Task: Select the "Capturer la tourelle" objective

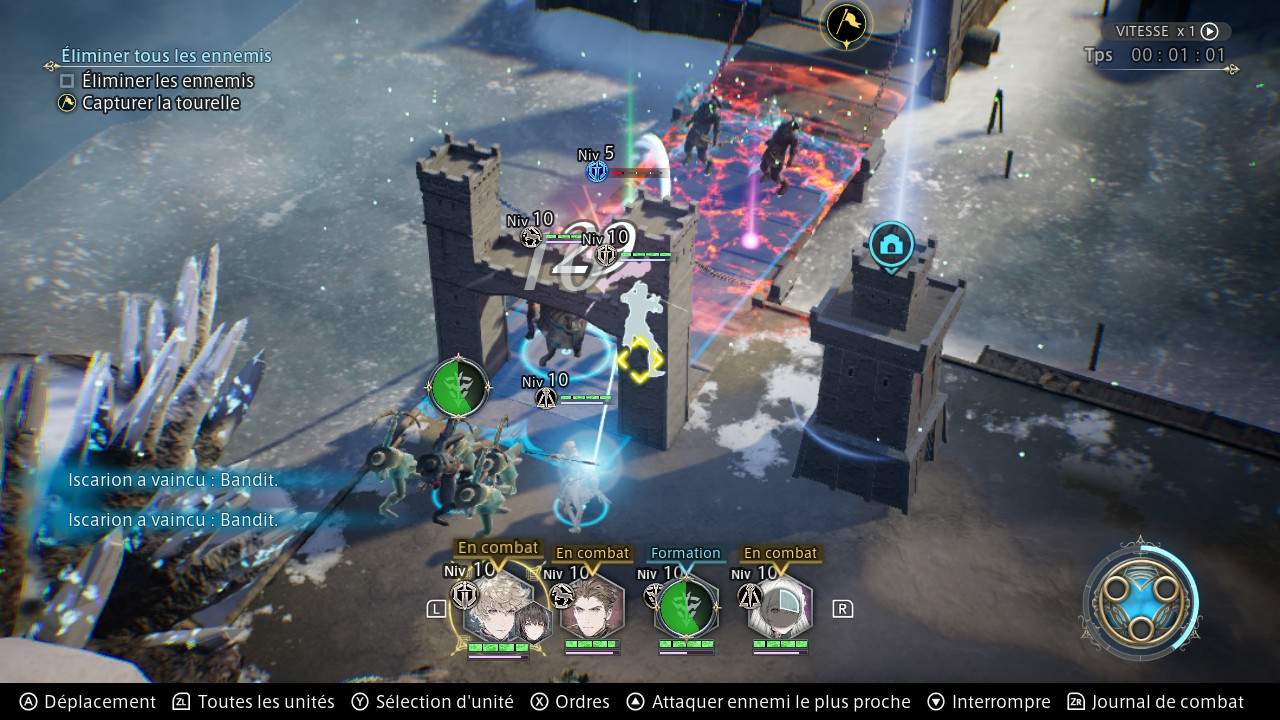Action: pyautogui.click(x=160, y=103)
